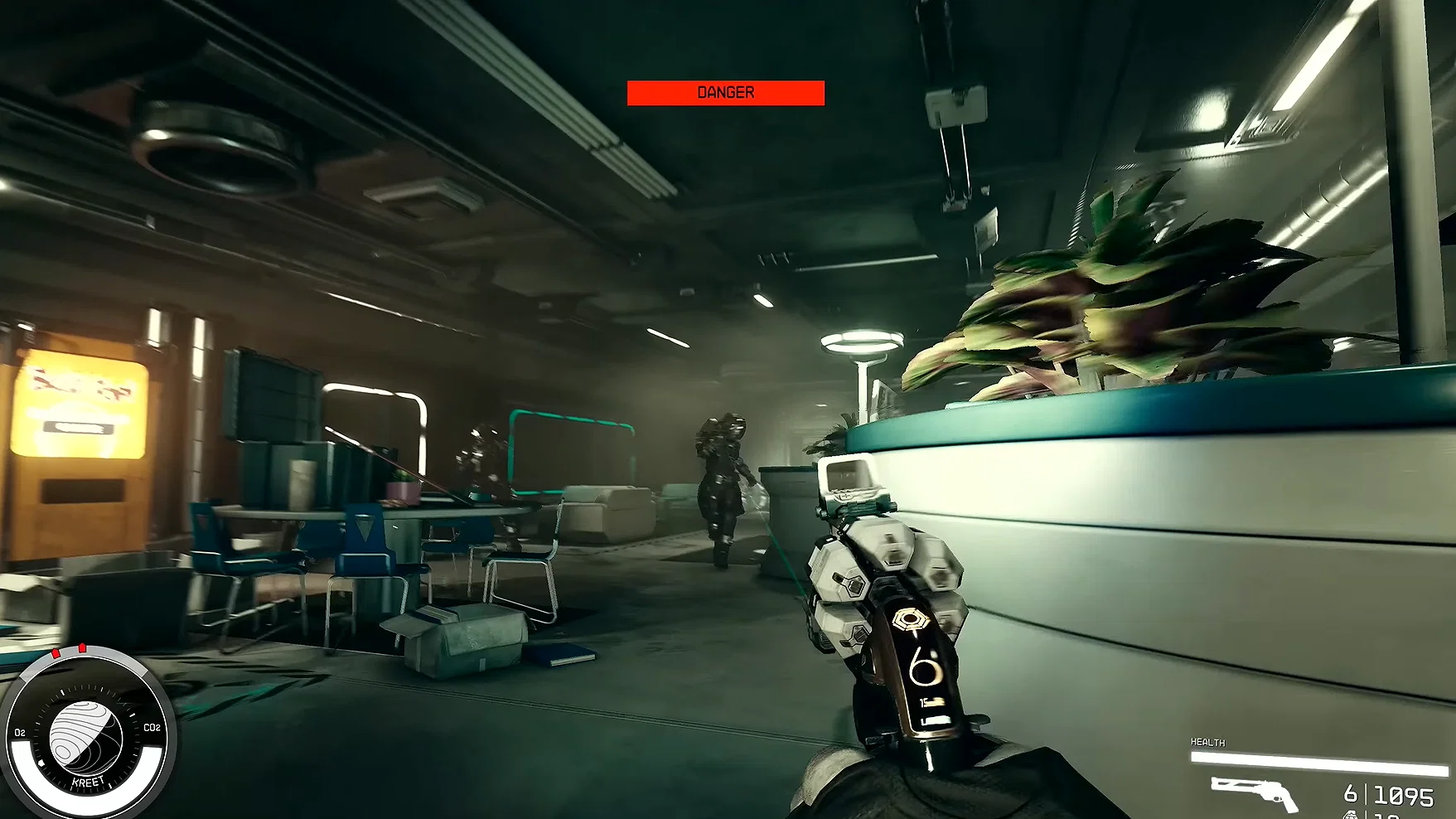Screen dimensions: 1456x819
Task: Click the KREET name label below the planet
Action: click(x=88, y=780)
